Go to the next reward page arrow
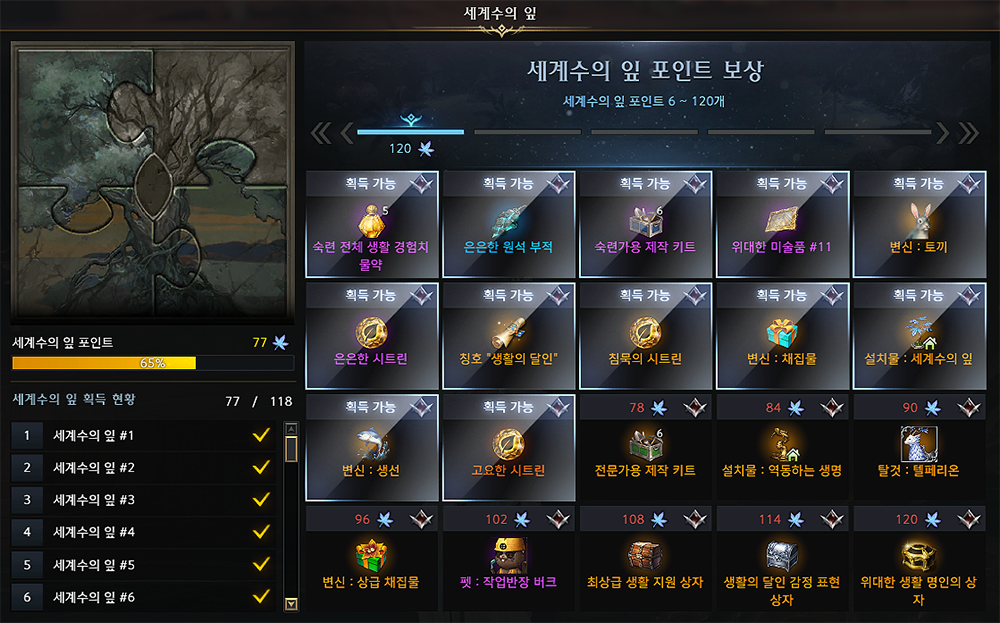The image size is (1000, 623). pos(942,133)
